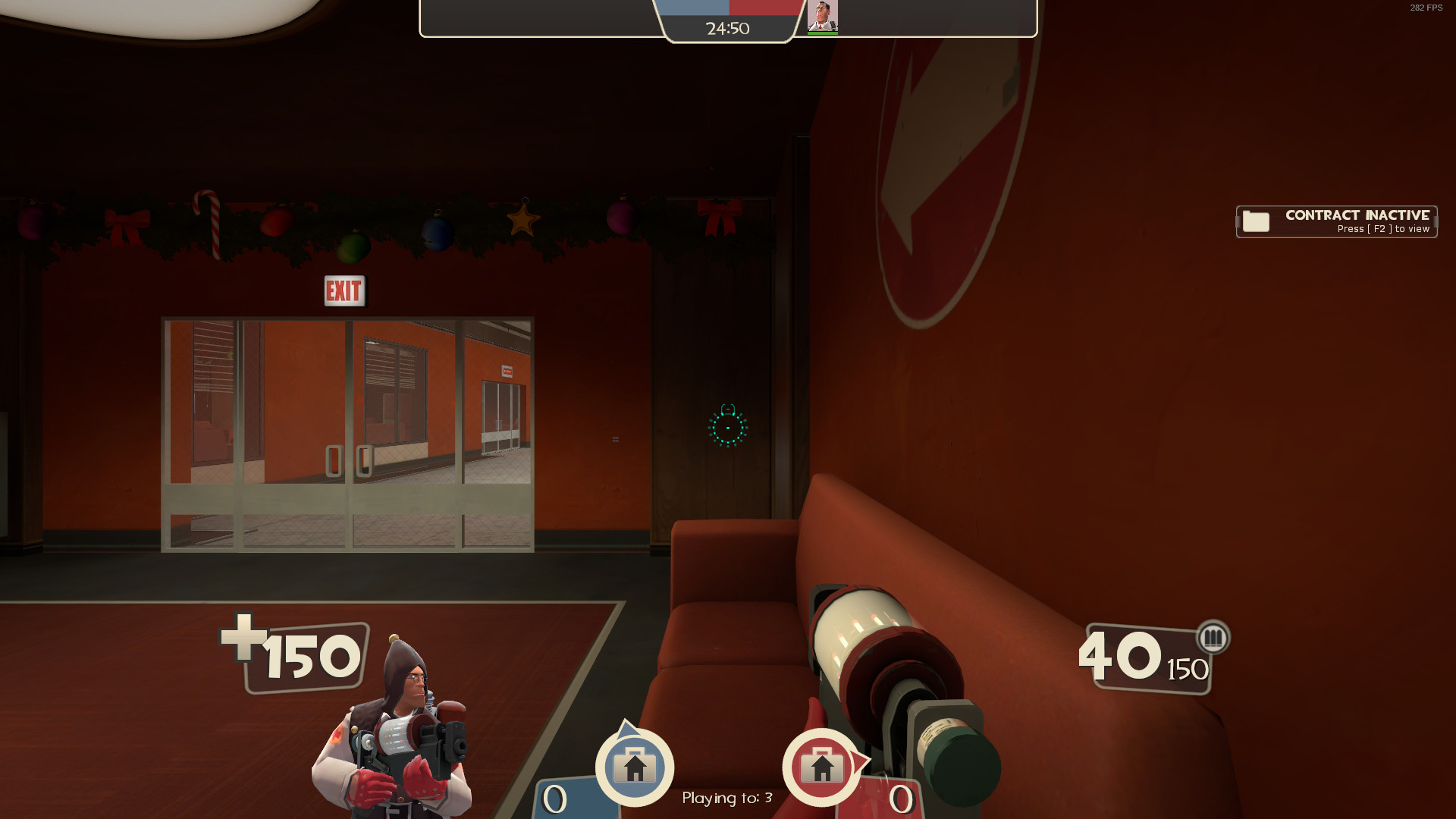The width and height of the screenshot is (1456, 819).
Task: Select the Playing to: 3 label
Action: [x=726, y=798]
